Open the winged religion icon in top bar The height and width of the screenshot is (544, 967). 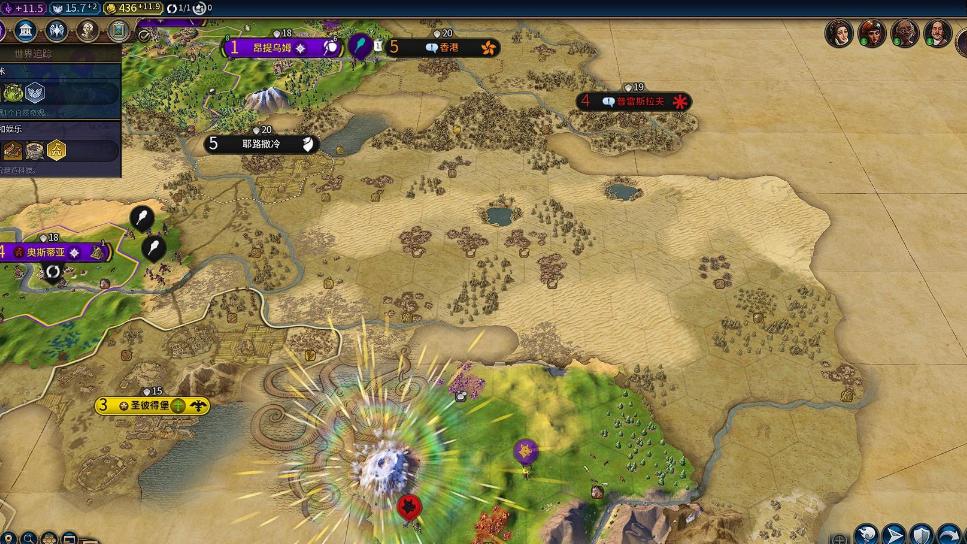[57, 30]
